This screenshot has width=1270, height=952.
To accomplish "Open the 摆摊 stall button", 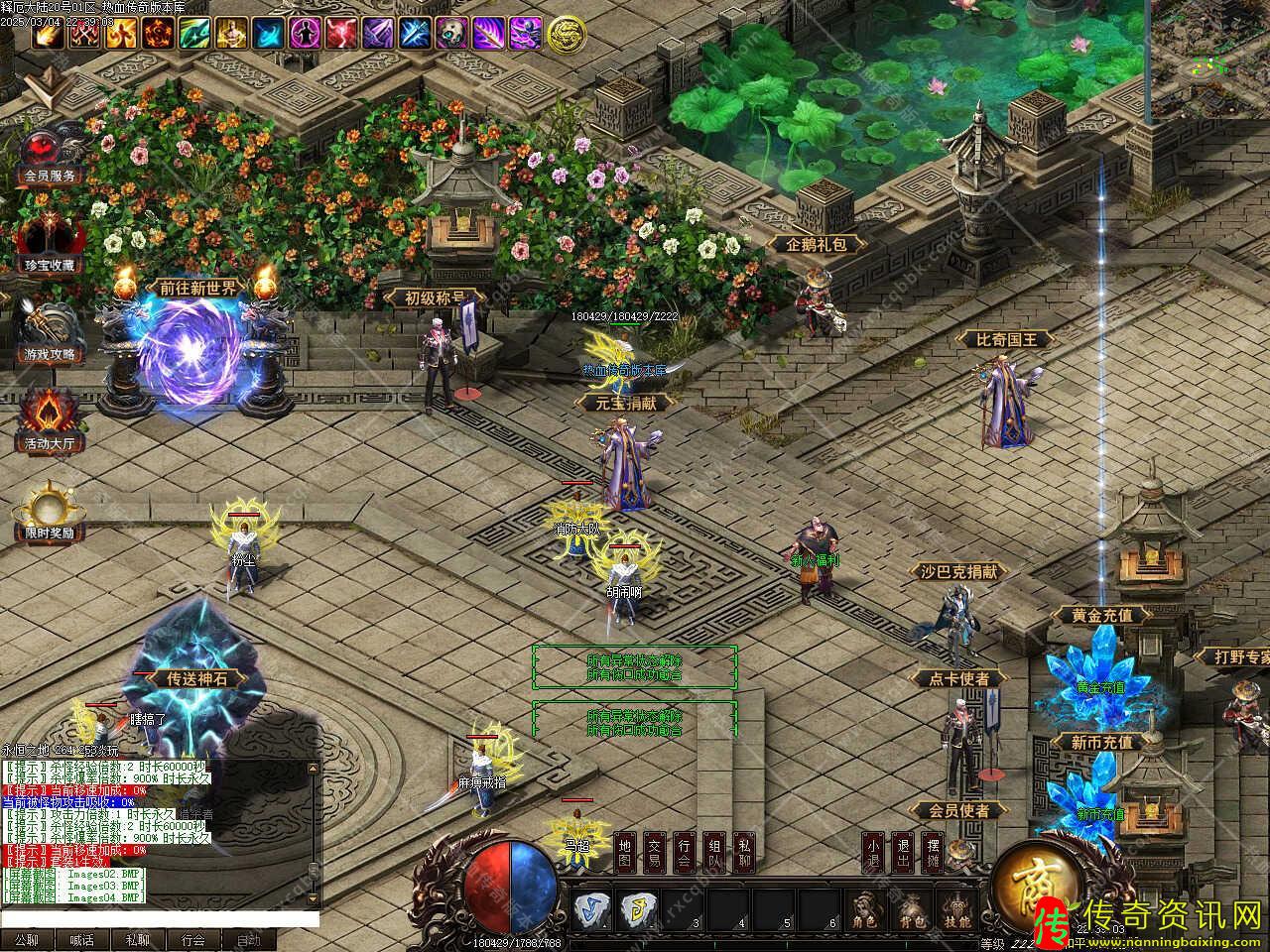I will [933, 853].
